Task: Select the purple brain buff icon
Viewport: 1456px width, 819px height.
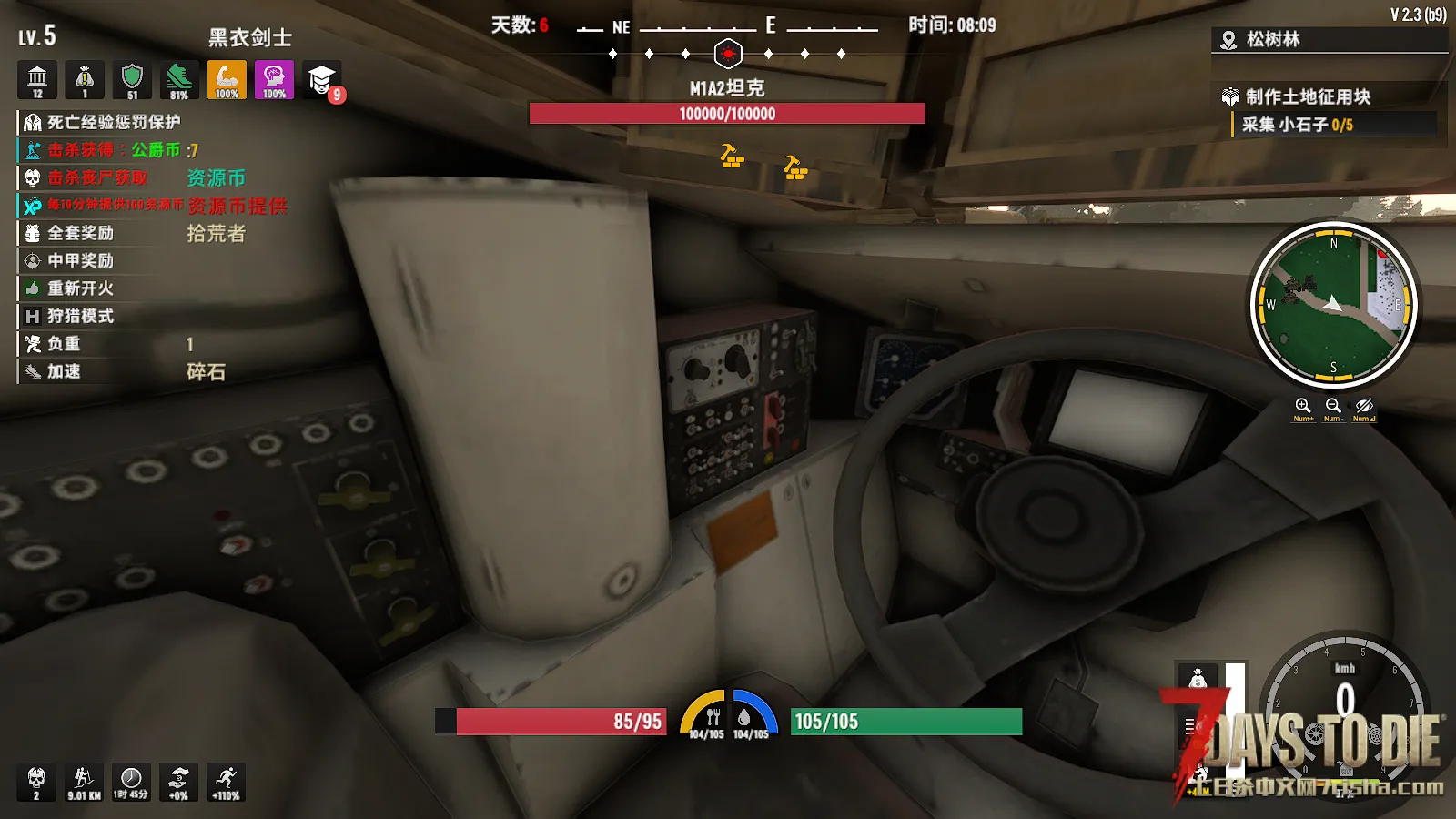Action: click(x=274, y=80)
